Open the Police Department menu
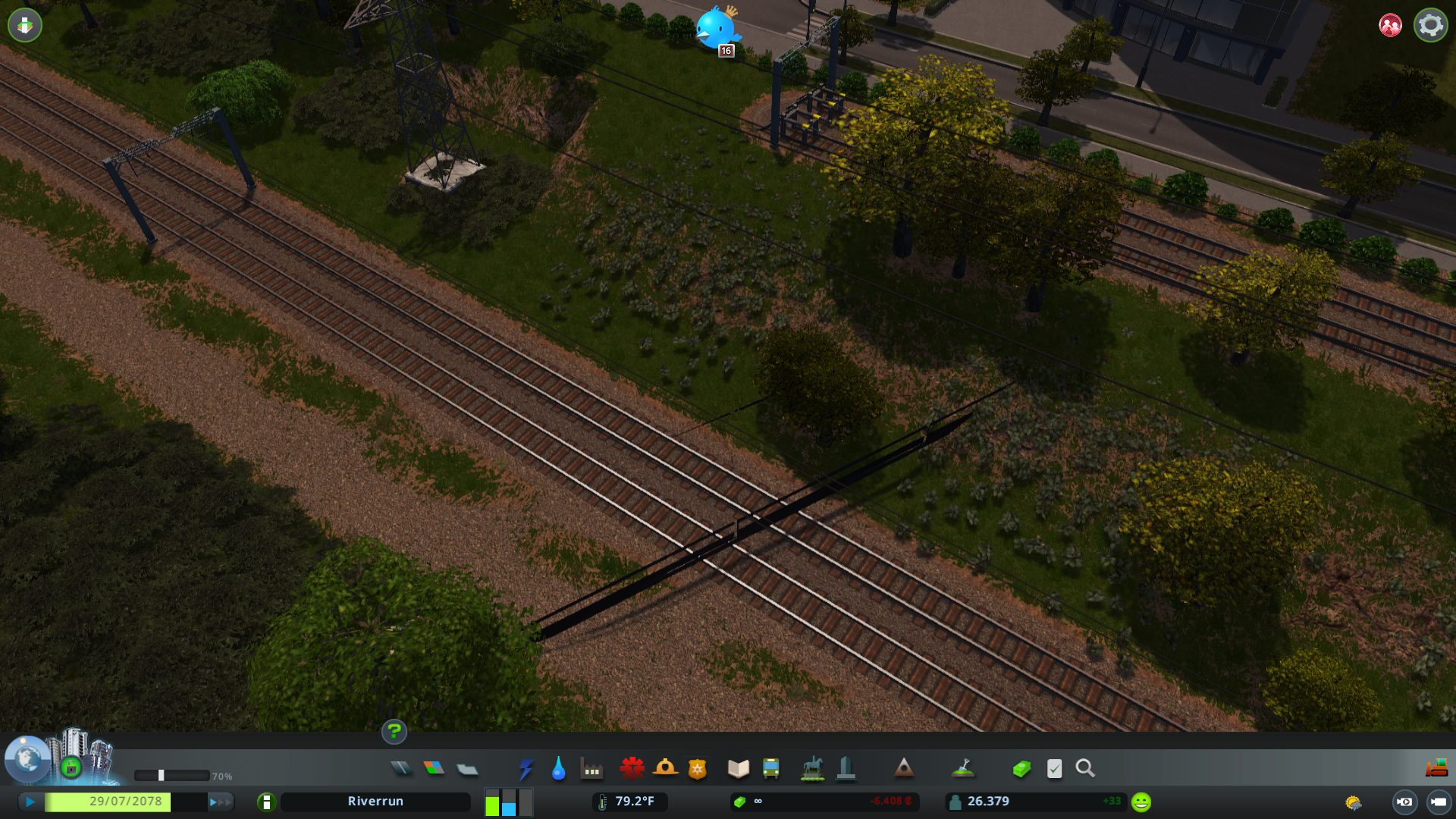Image resolution: width=1456 pixels, height=819 pixels. click(x=698, y=769)
